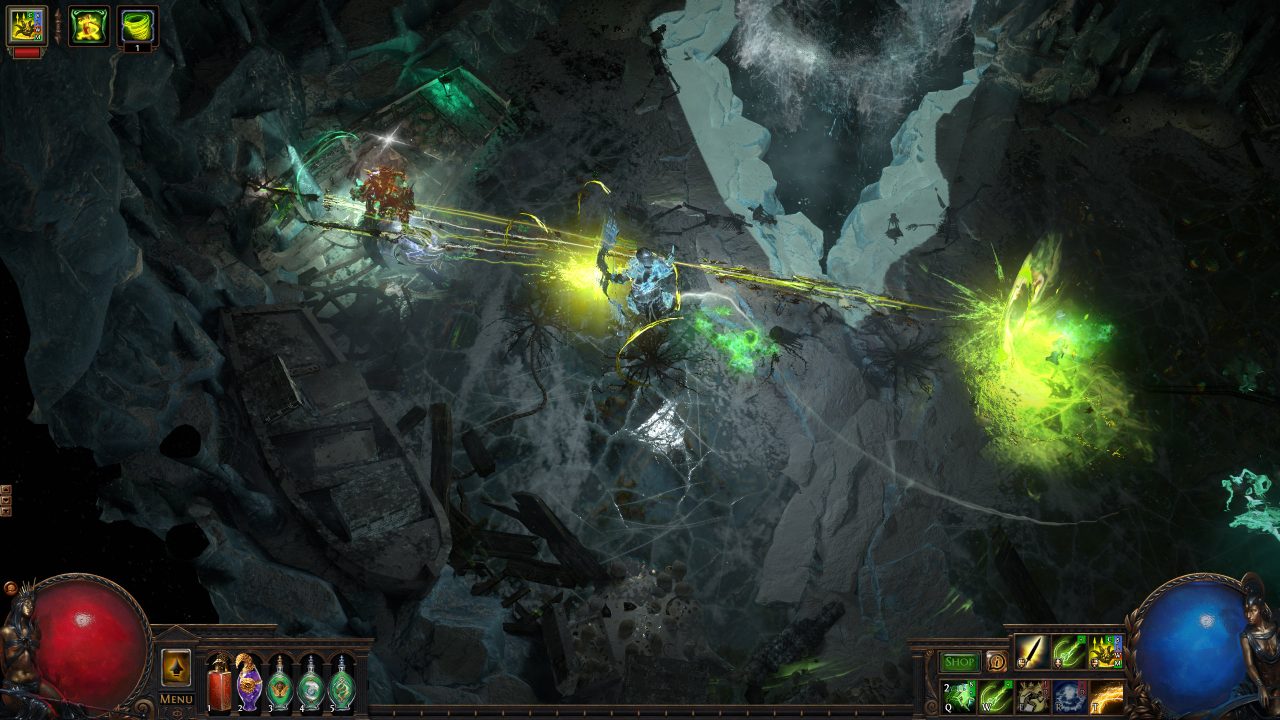Click the green tornado buff icon
The height and width of the screenshot is (720, 1280).
coord(137,26)
